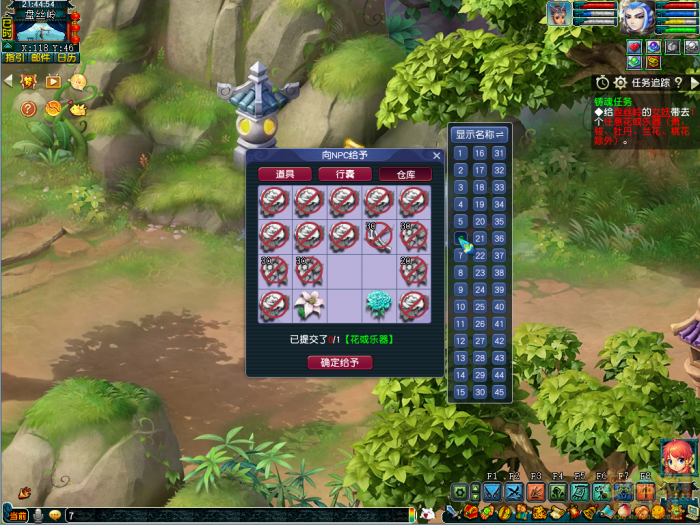Image resolution: width=700 pixels, height=525 pixels.
Task: Select warehouse page number 31
Action: click(498, 153)
